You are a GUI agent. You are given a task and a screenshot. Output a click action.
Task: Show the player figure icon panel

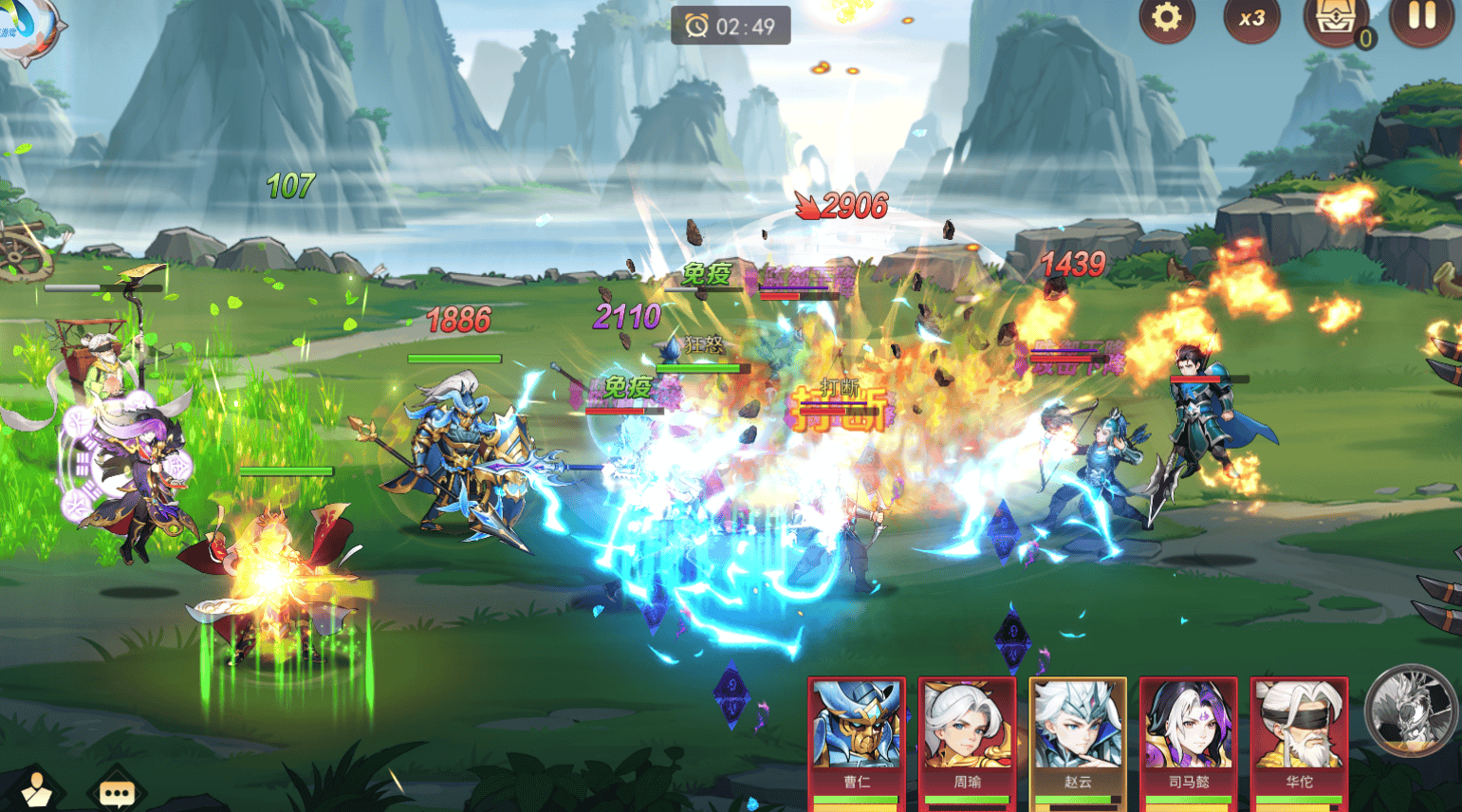click(37, 789)
